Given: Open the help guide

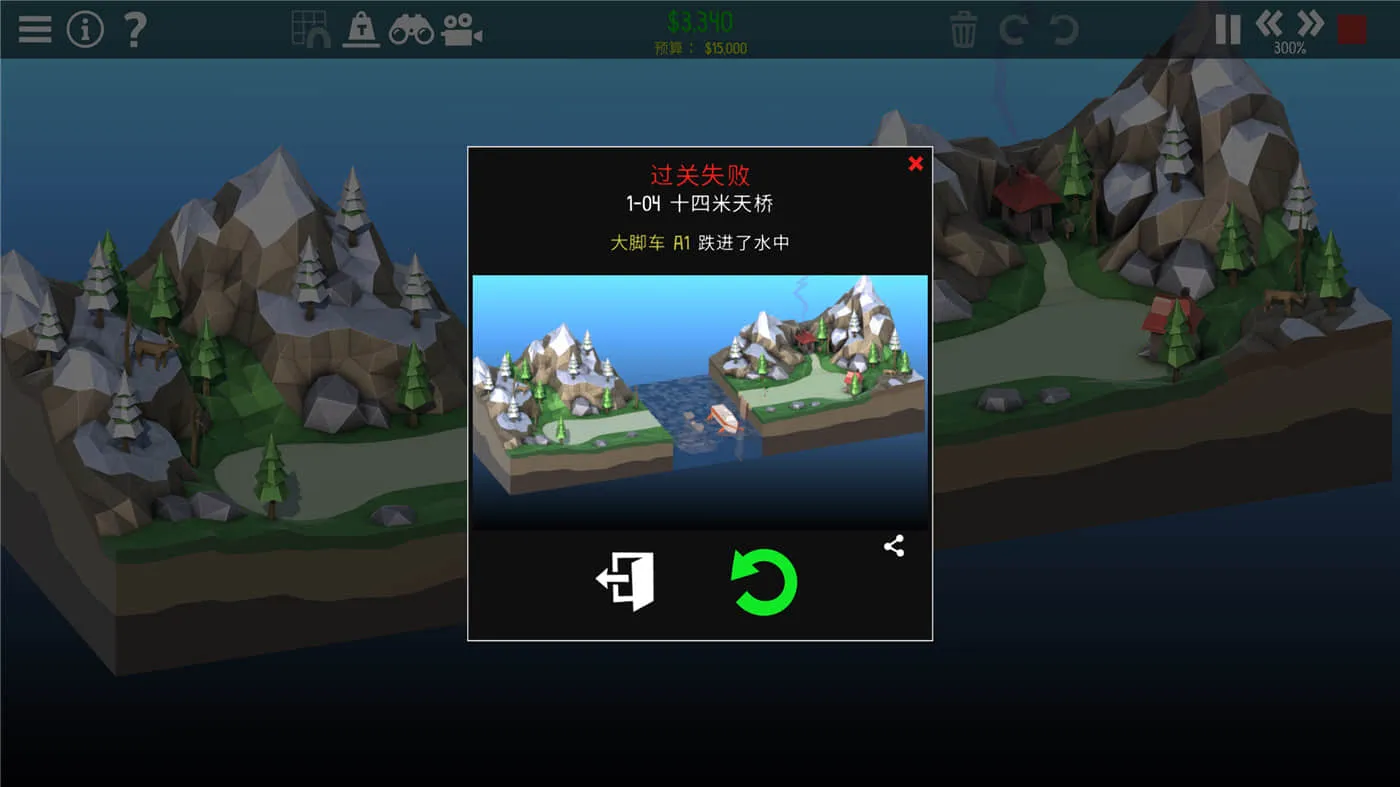Looking at the screenshot, I should (133, 28).
